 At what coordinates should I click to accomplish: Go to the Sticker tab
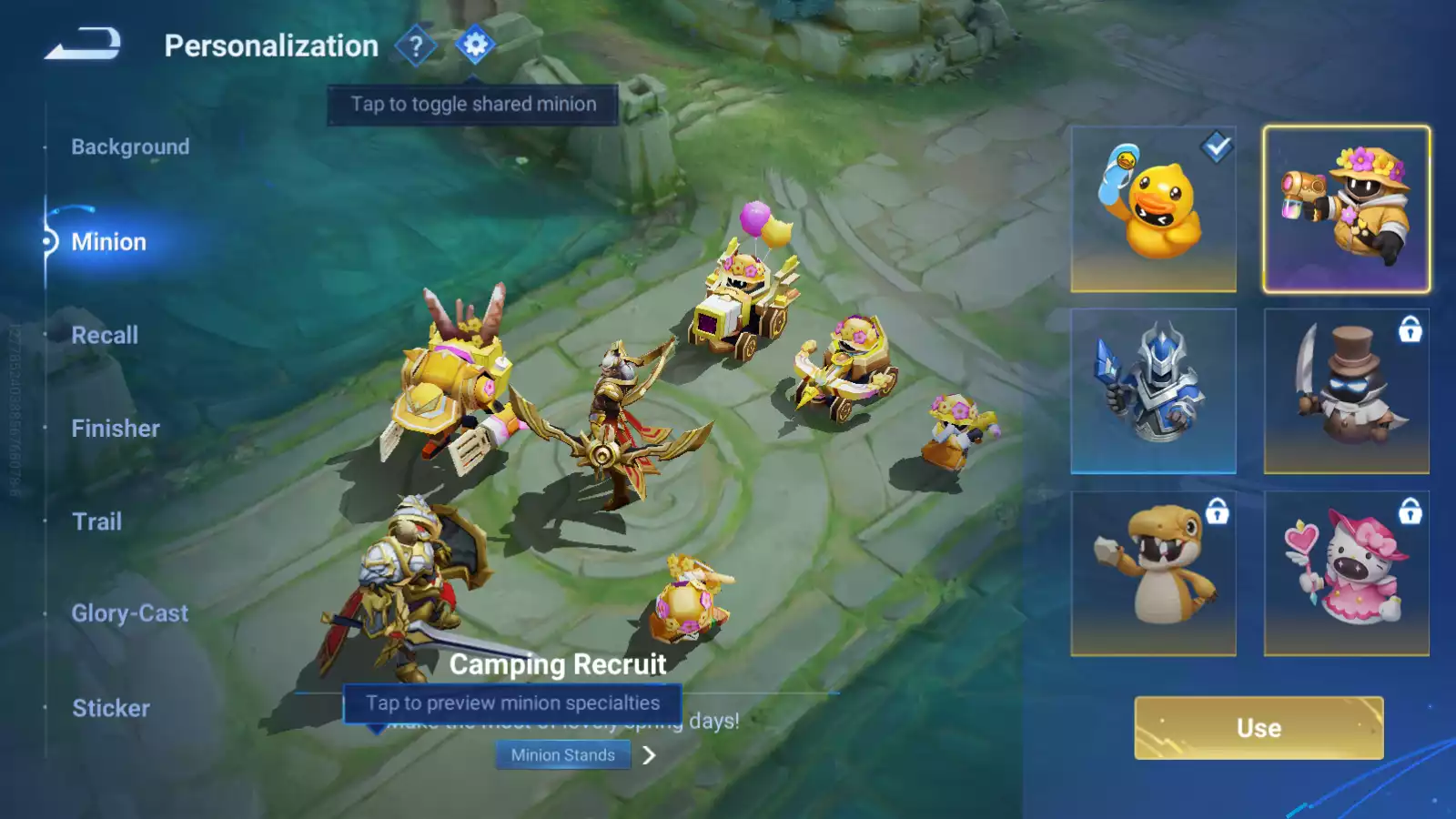[111, 708]
